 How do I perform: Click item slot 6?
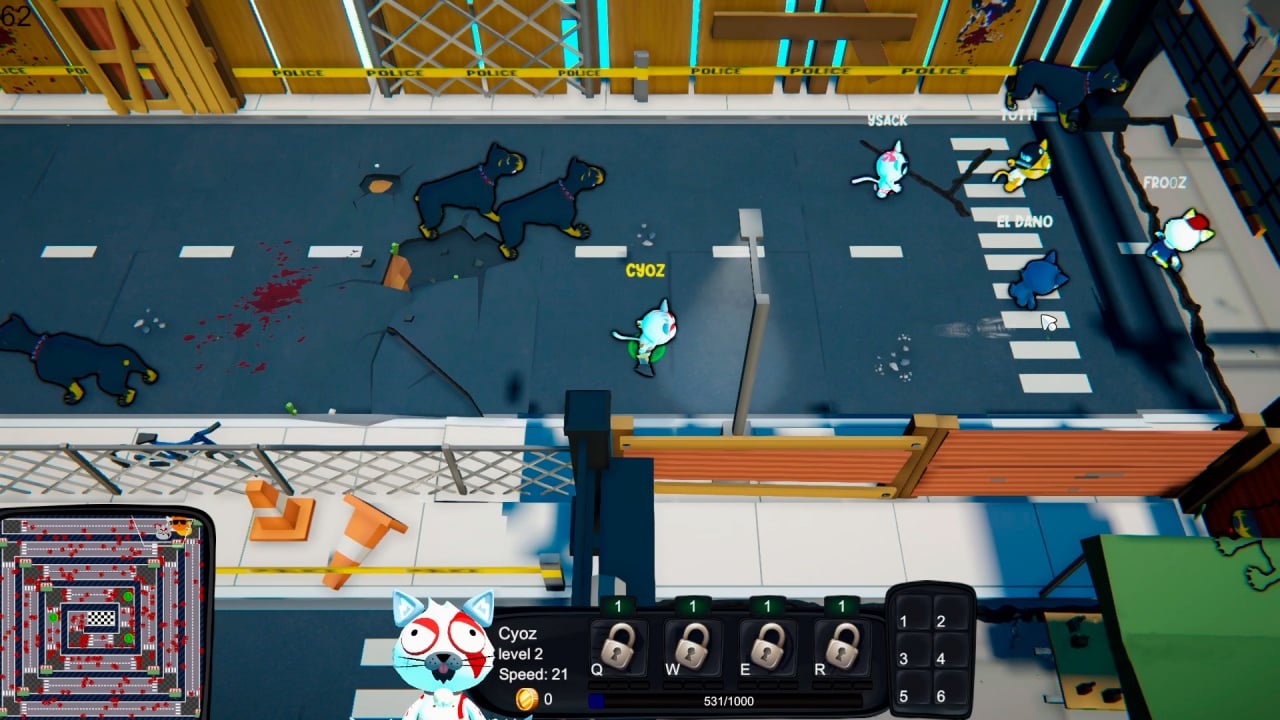940,697
